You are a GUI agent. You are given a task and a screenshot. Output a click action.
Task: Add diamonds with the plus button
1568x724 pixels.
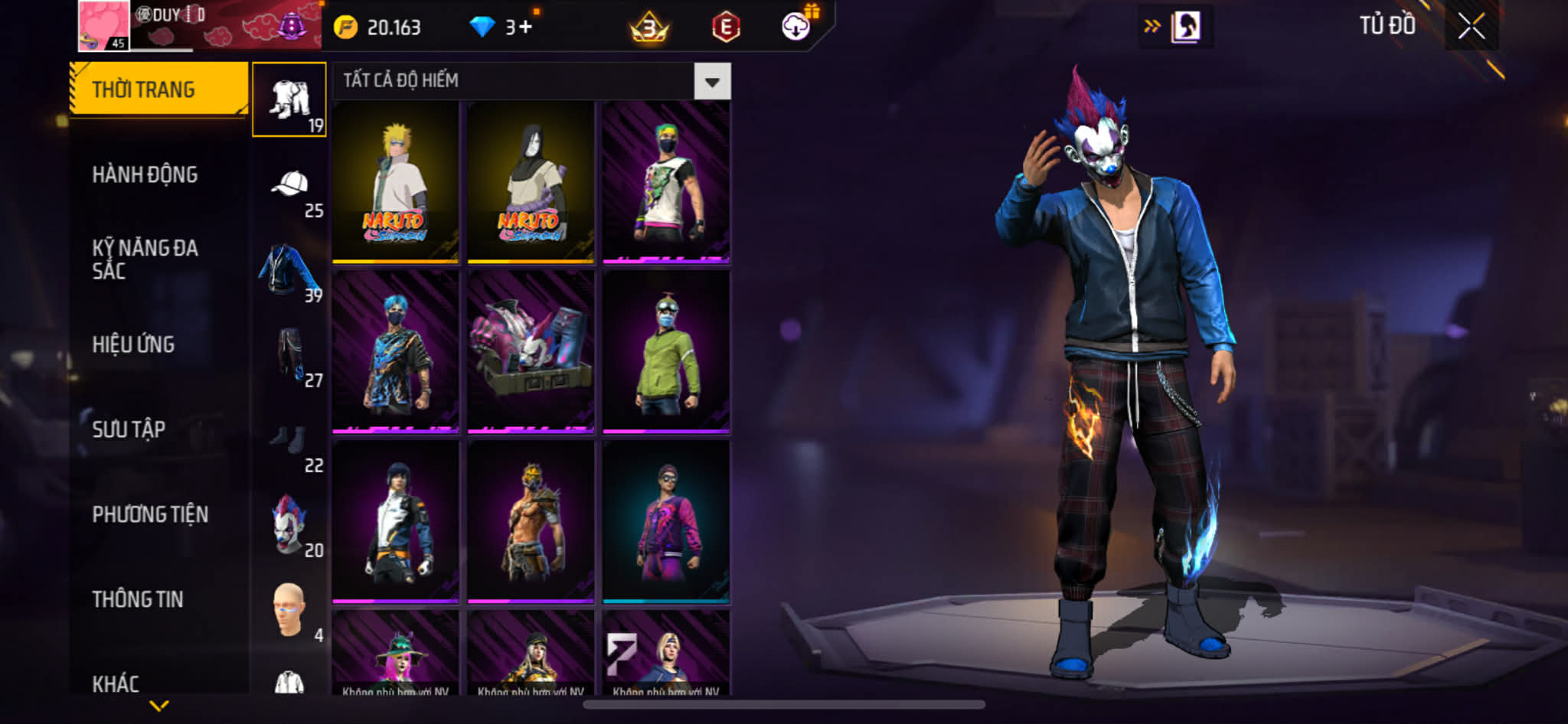pyautogui.click(x=525, y=28)
